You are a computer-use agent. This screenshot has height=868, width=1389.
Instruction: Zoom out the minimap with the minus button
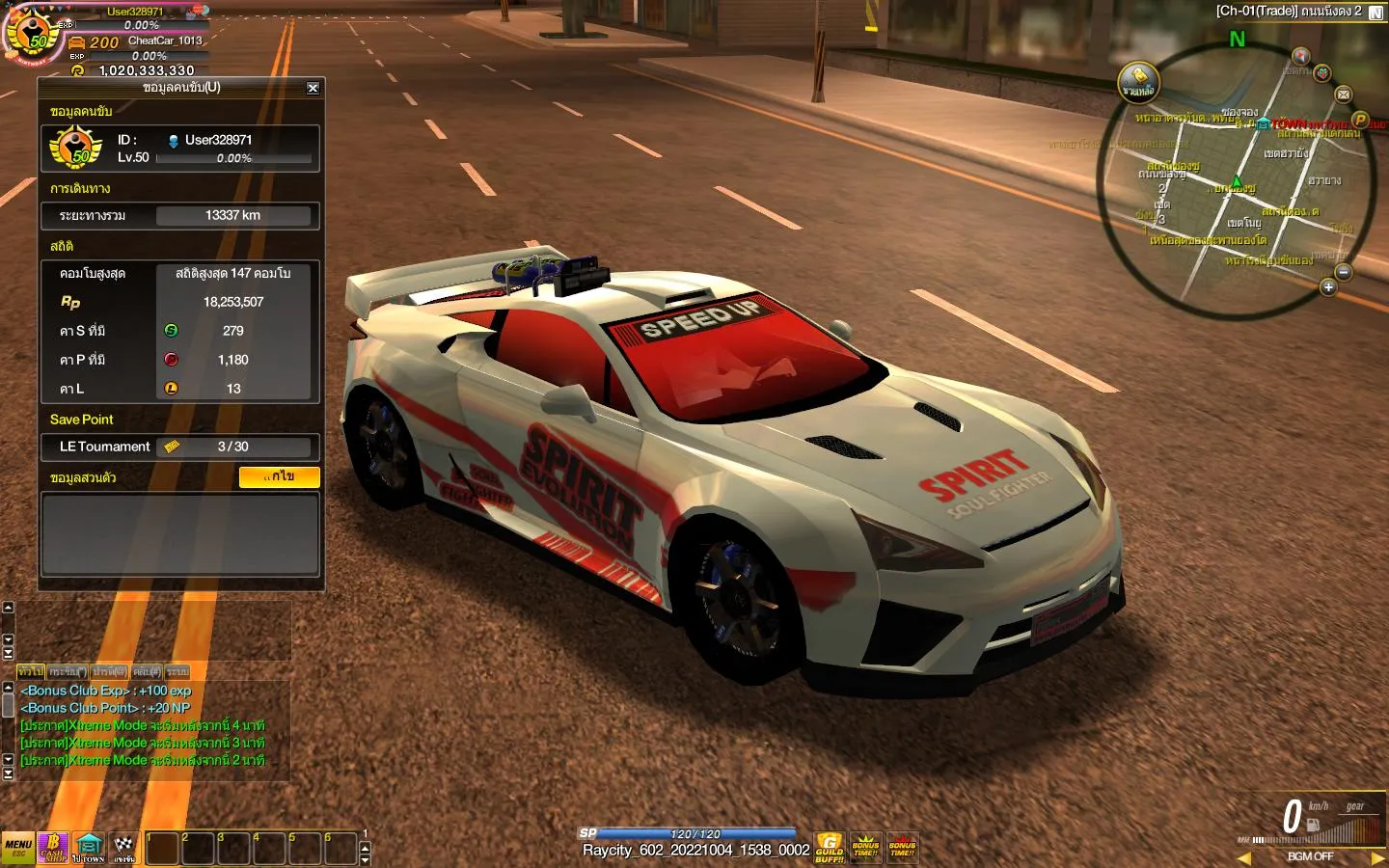[1344, 272]
